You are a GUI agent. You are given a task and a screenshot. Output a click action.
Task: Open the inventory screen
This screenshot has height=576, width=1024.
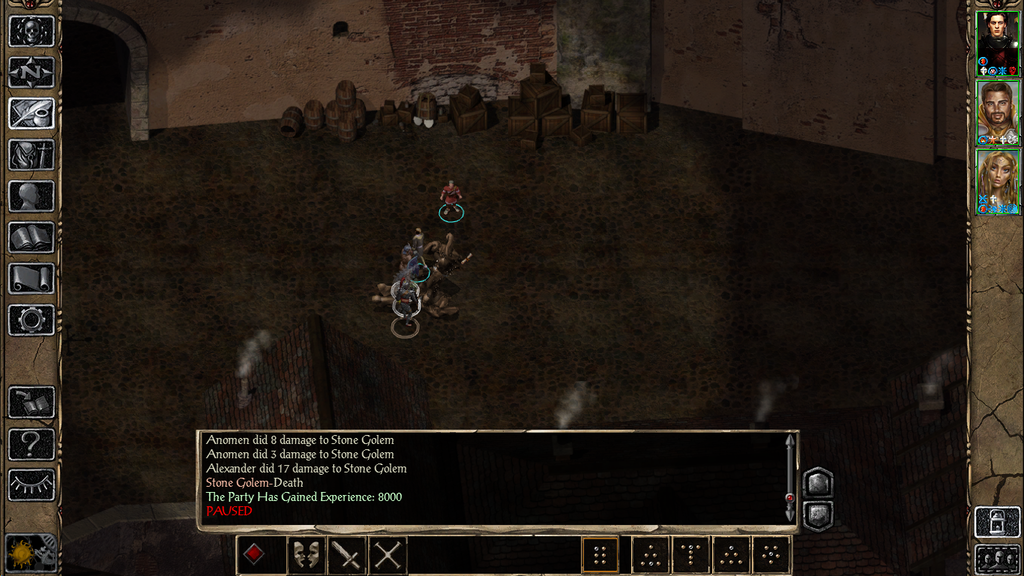click(31, 155)
